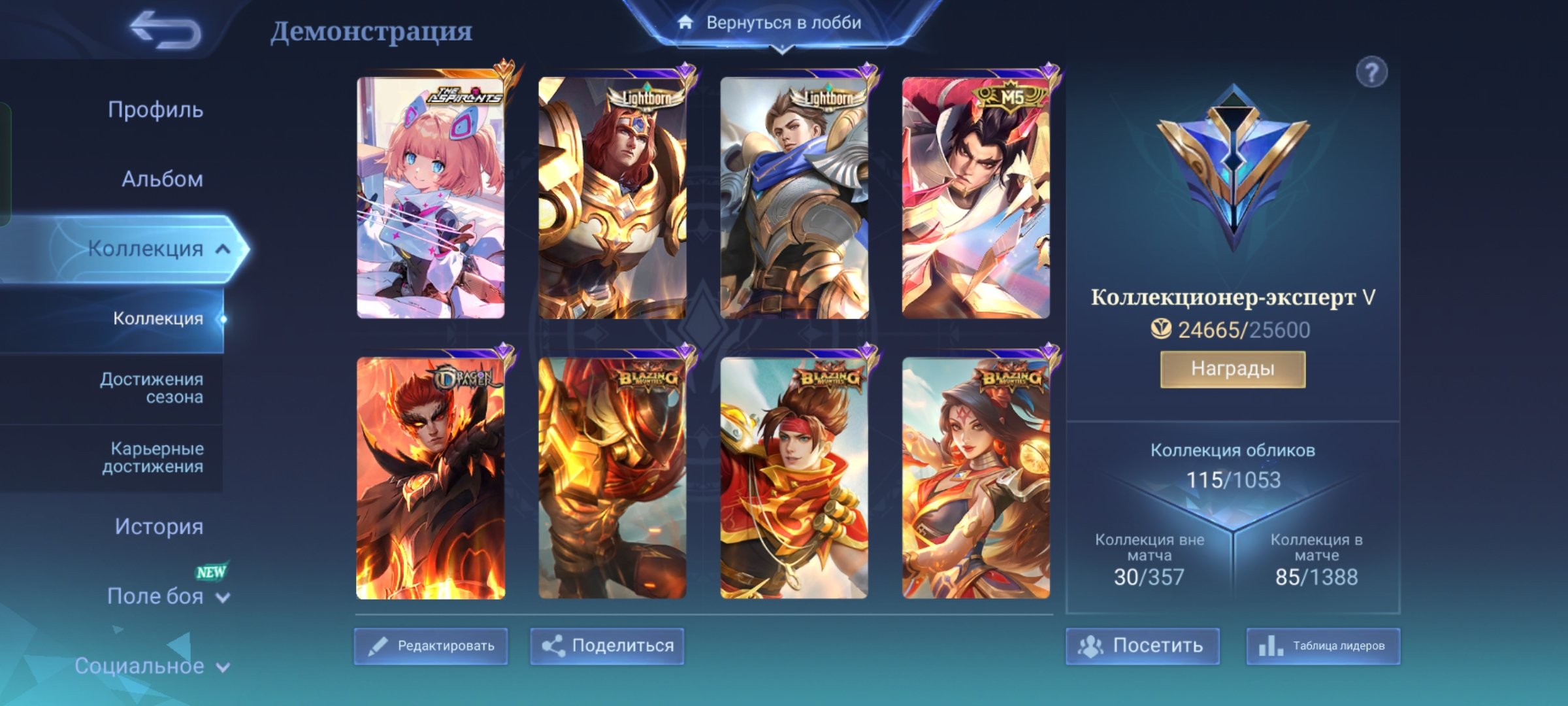This screenshot has height=706, width=1568.
Task: Switch to the Профиль tab
Action: tap(155, 110)
